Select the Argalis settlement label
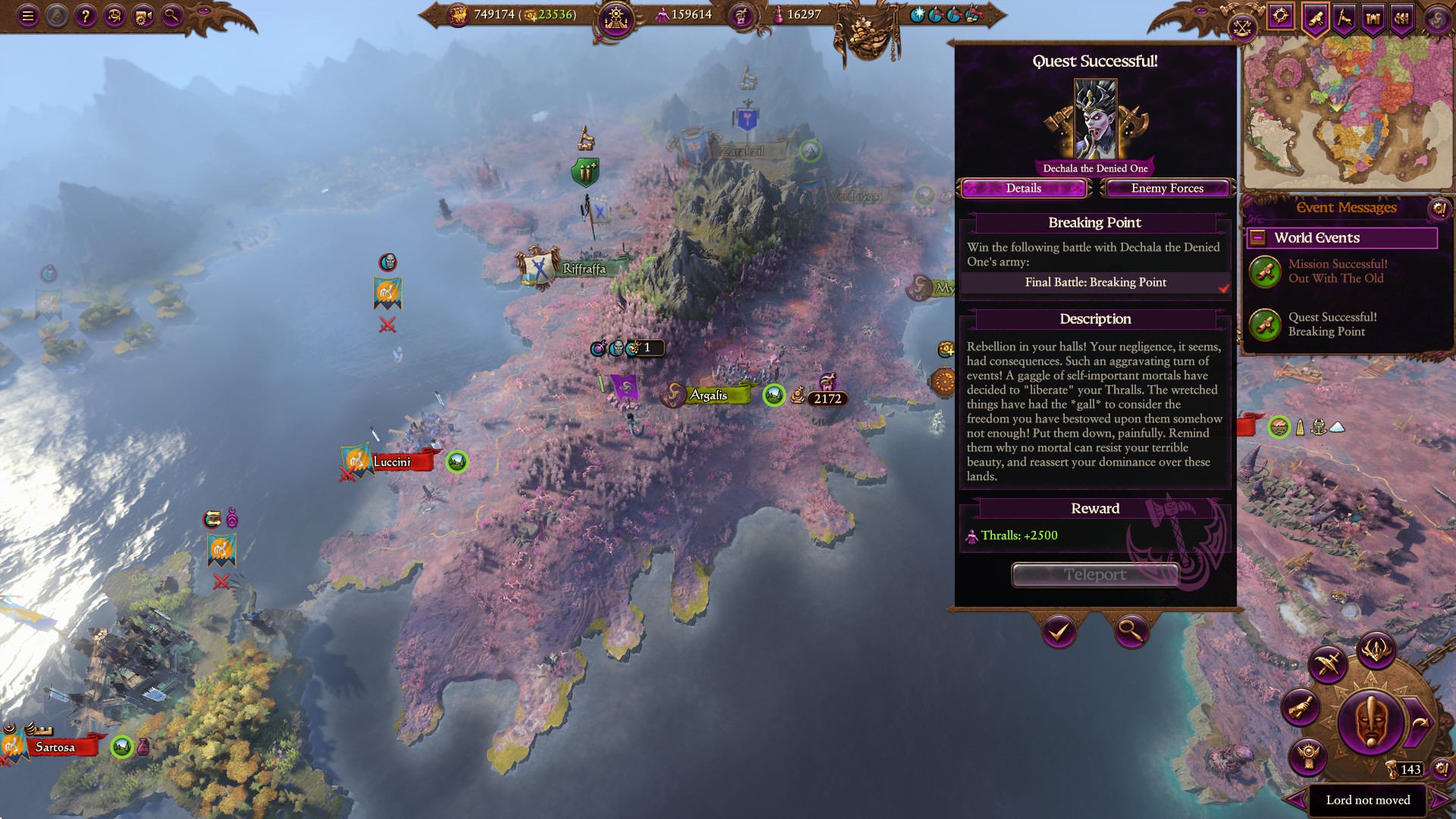Viewport: 1456px width, 819px height. [x=708, y=395]
